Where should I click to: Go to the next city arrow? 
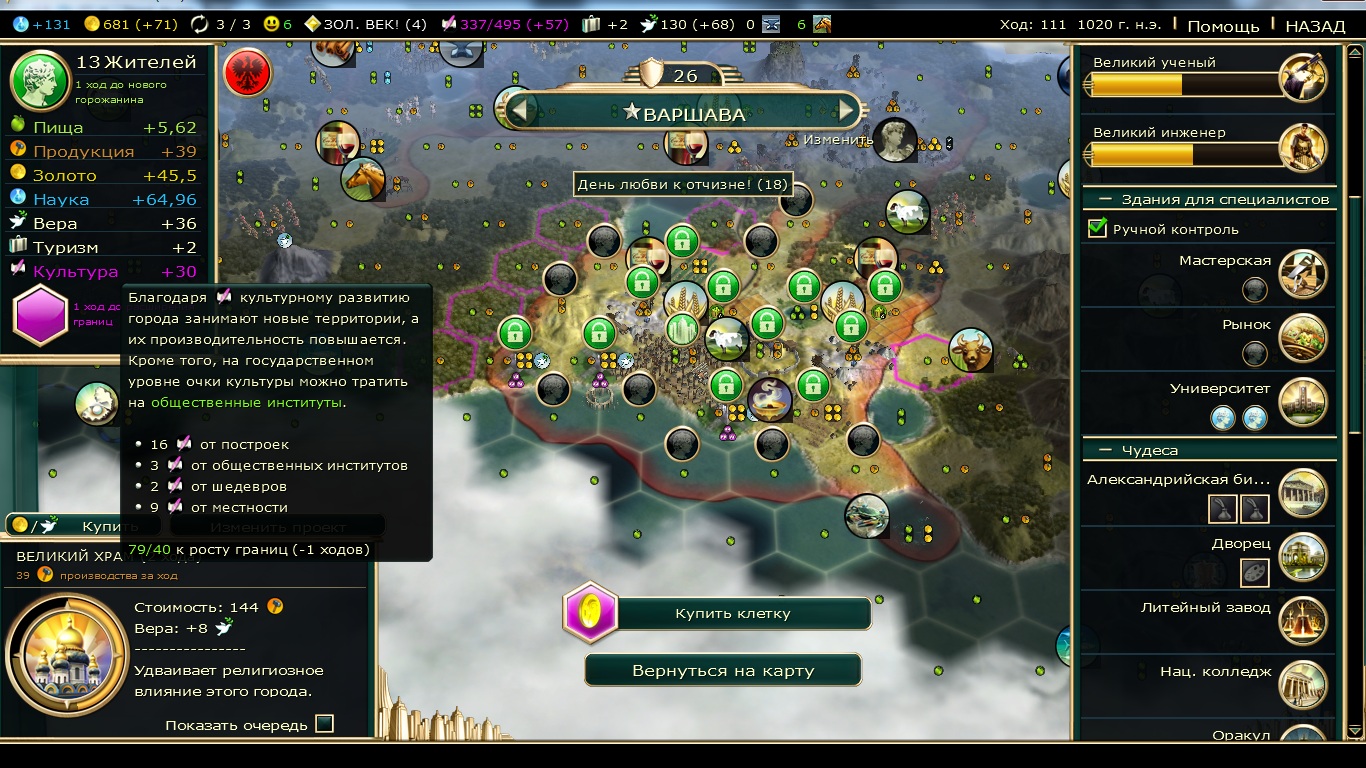848,111
